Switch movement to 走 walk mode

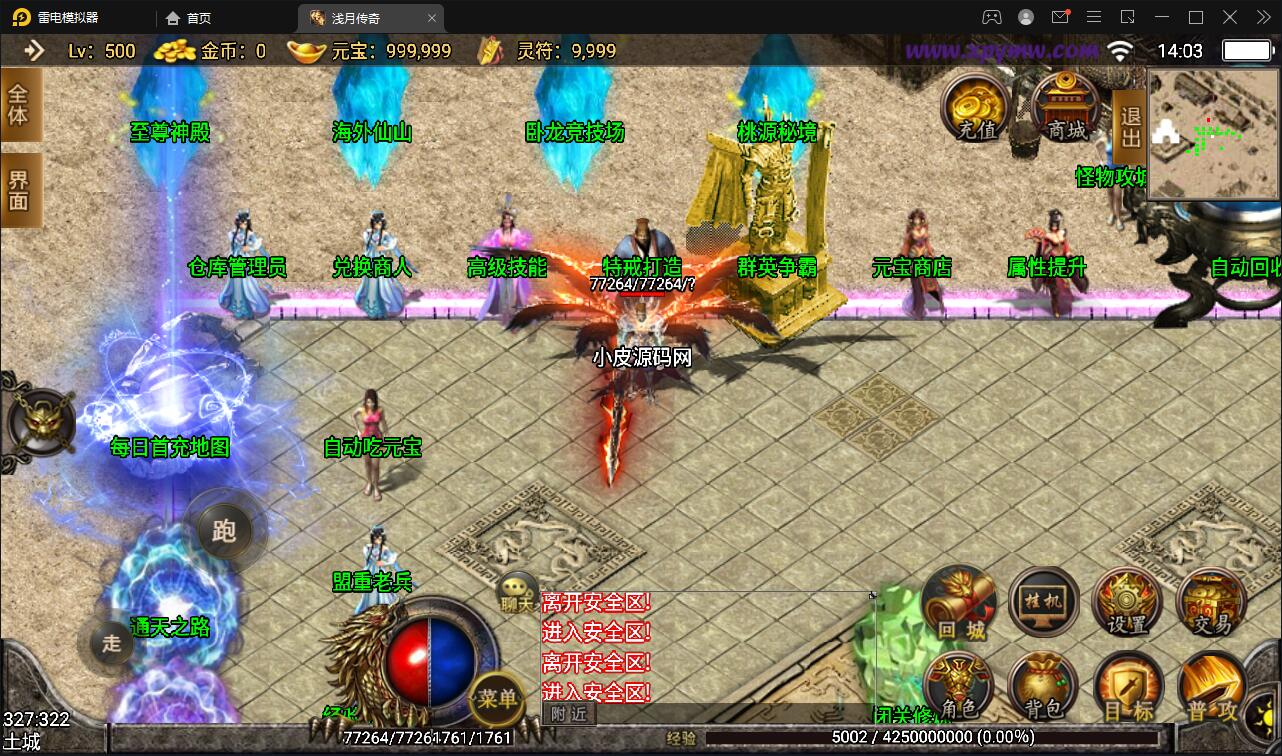pos(111,641)
